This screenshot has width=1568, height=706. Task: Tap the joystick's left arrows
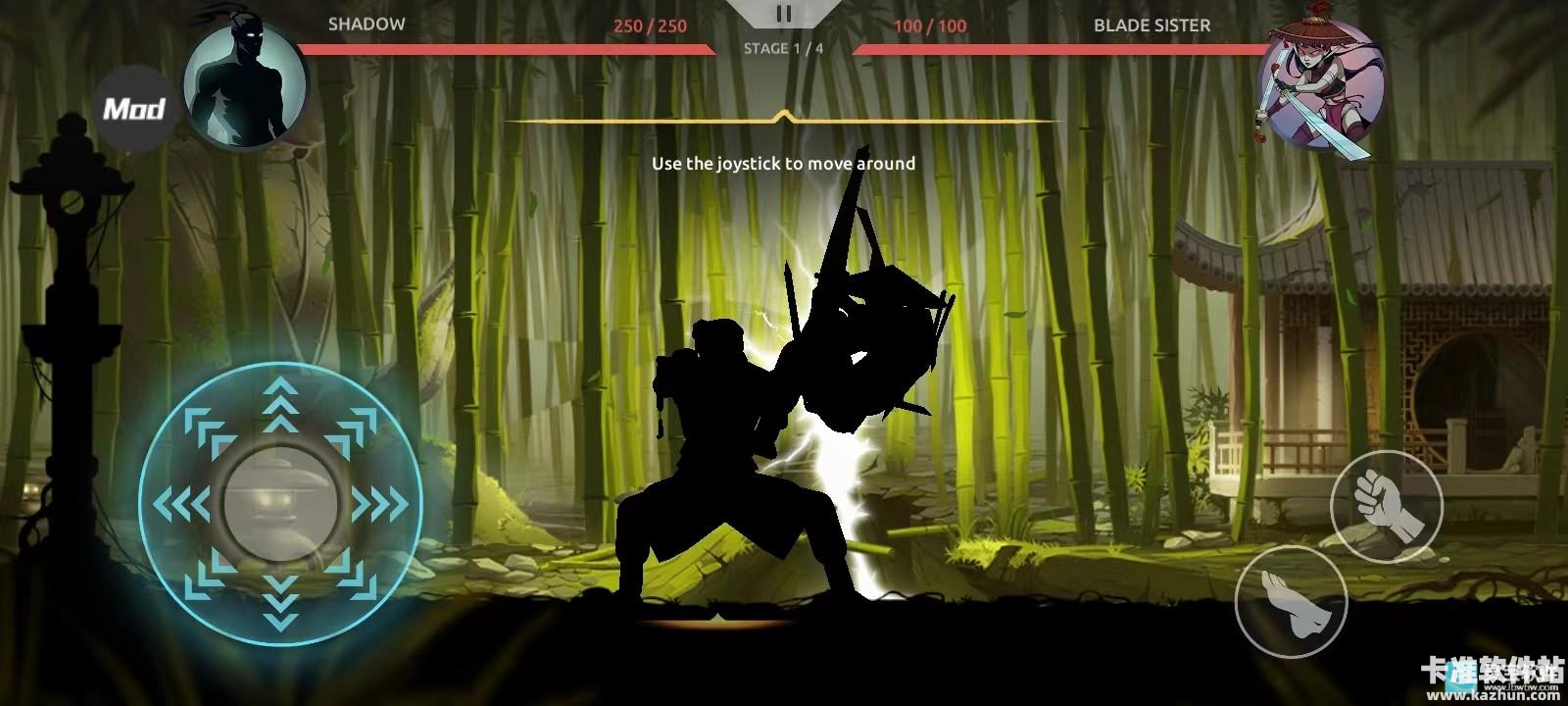(x=182, y=505)
